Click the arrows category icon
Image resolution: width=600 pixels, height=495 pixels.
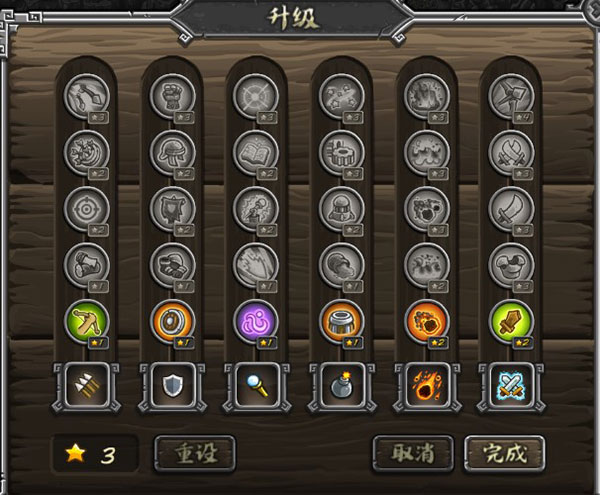tap(86, 385)
